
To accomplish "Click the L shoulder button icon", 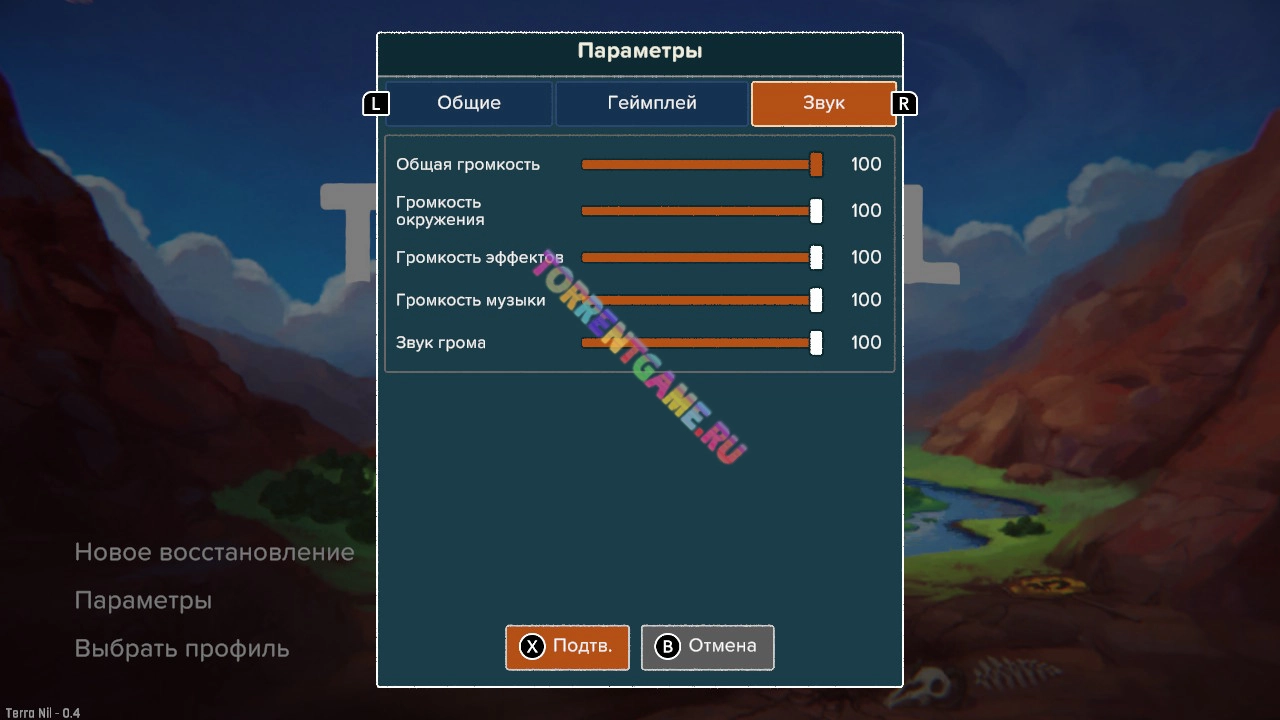I will [x=377, y=103].
